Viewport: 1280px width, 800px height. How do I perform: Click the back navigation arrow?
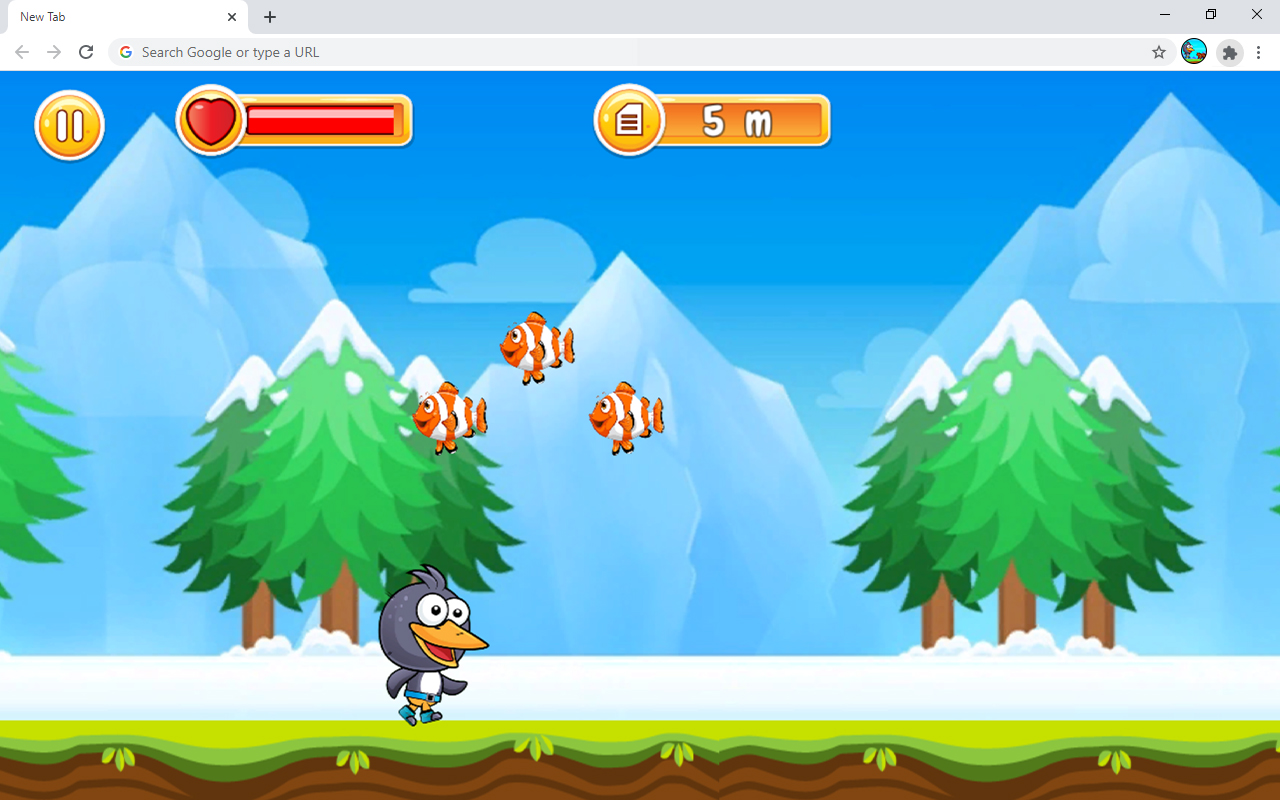click(x=21, y=52)
